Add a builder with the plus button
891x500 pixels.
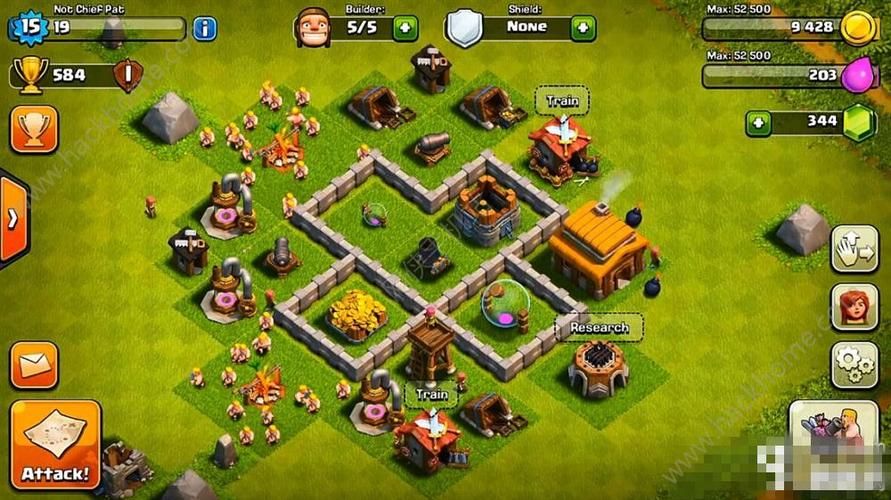pos(405,28)
